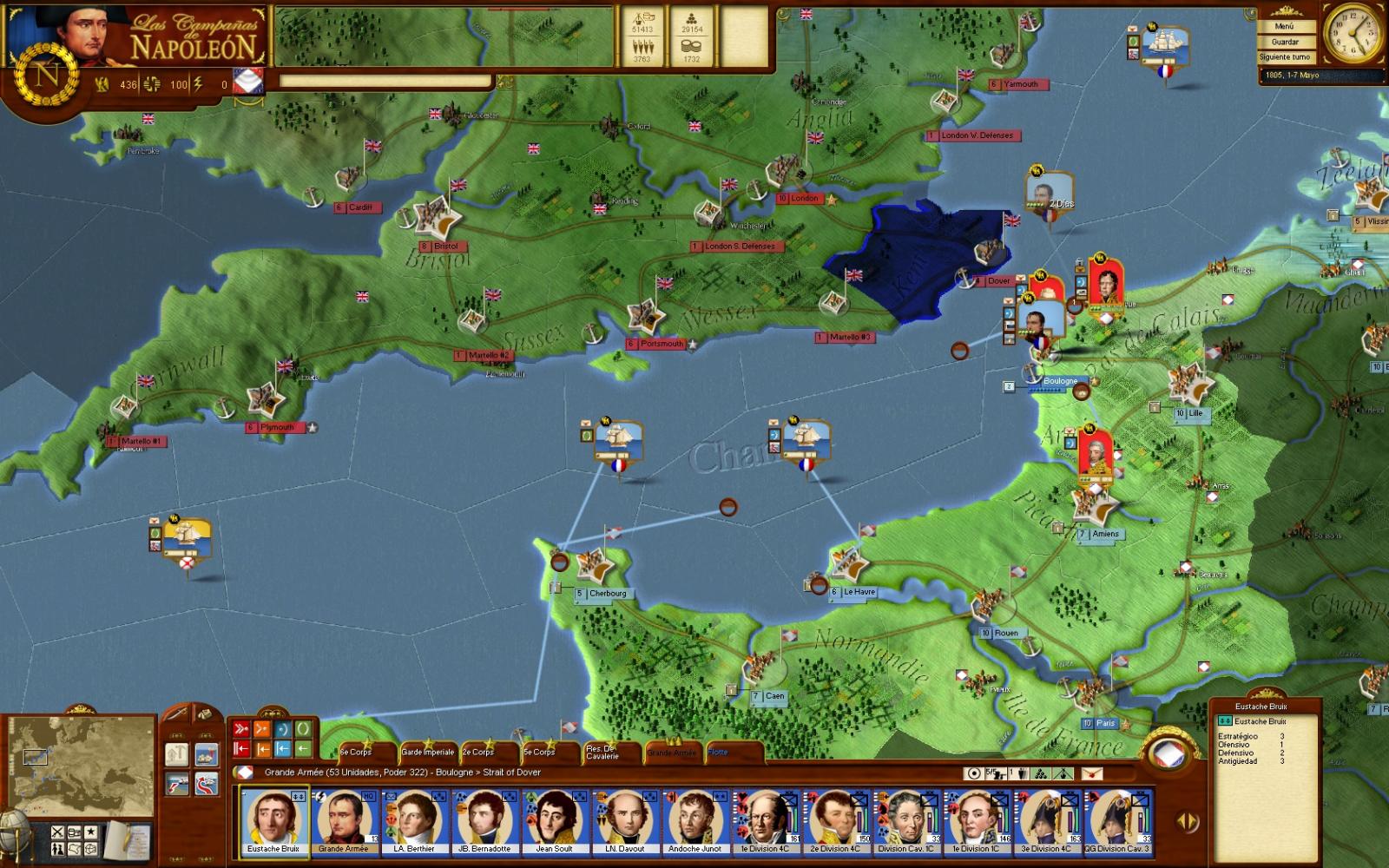Choose the LN. Davout card
The width and height of the screenshot is (1389, 868).
click(x=625, y=821)
